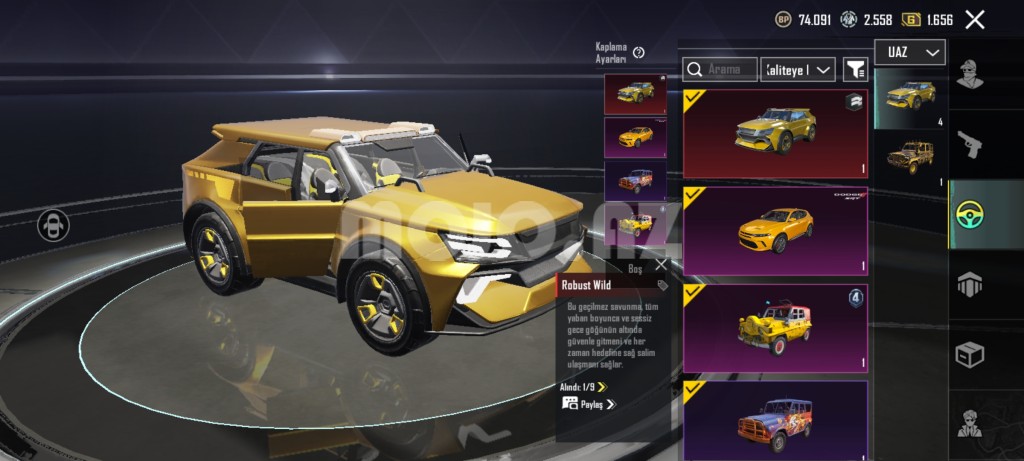Select the gold SUV model in sidebar
The width and height of the screenshot is (1024, 461).
[910, 98]
